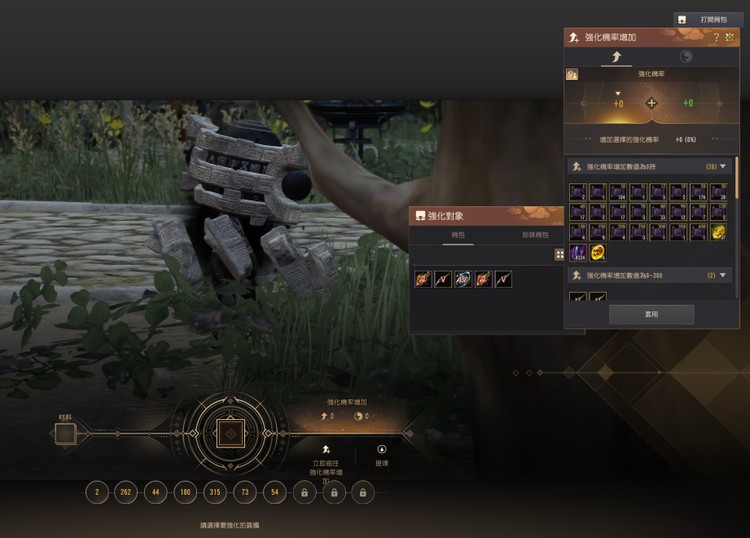Select the upward arrow enhancement chance tab

[x=614, y=57]
